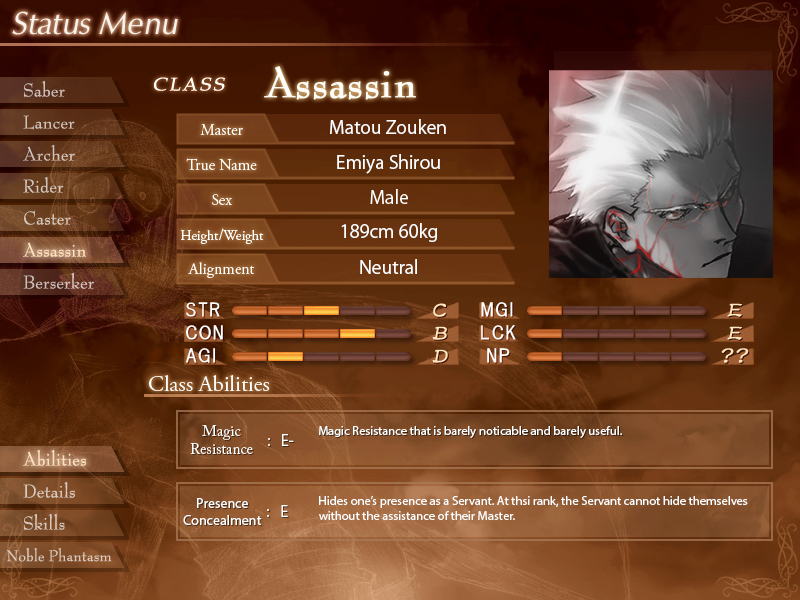
Task: Show the Skills section
Action: pyautogui.click(x=44, y=524)
